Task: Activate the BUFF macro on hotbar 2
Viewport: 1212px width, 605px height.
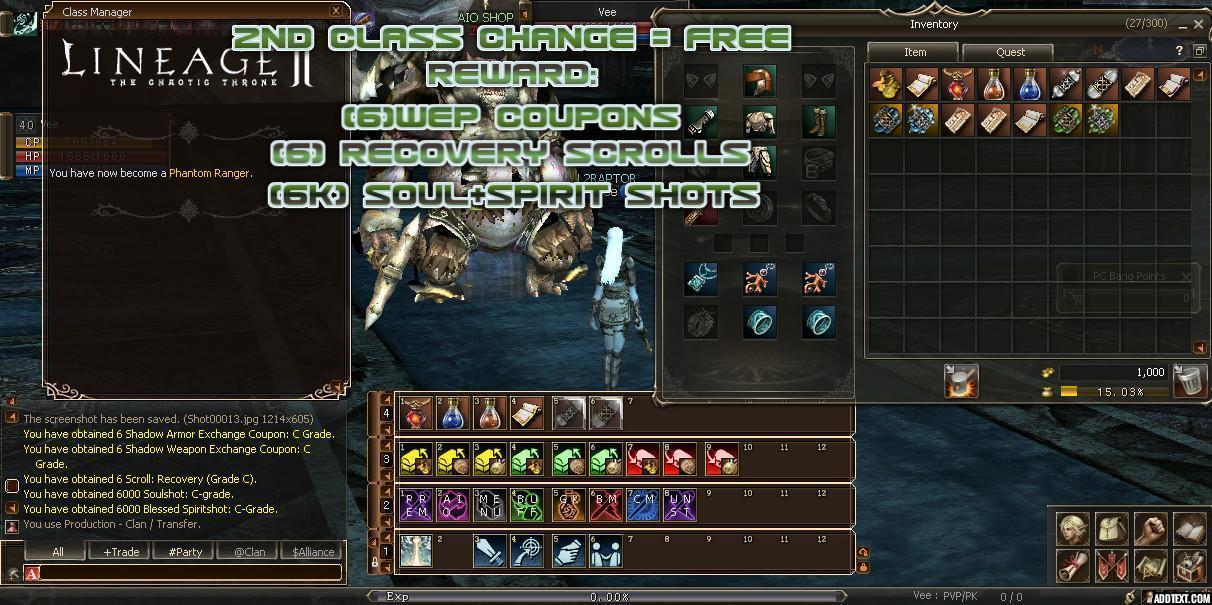Action: tap(526, 506)
